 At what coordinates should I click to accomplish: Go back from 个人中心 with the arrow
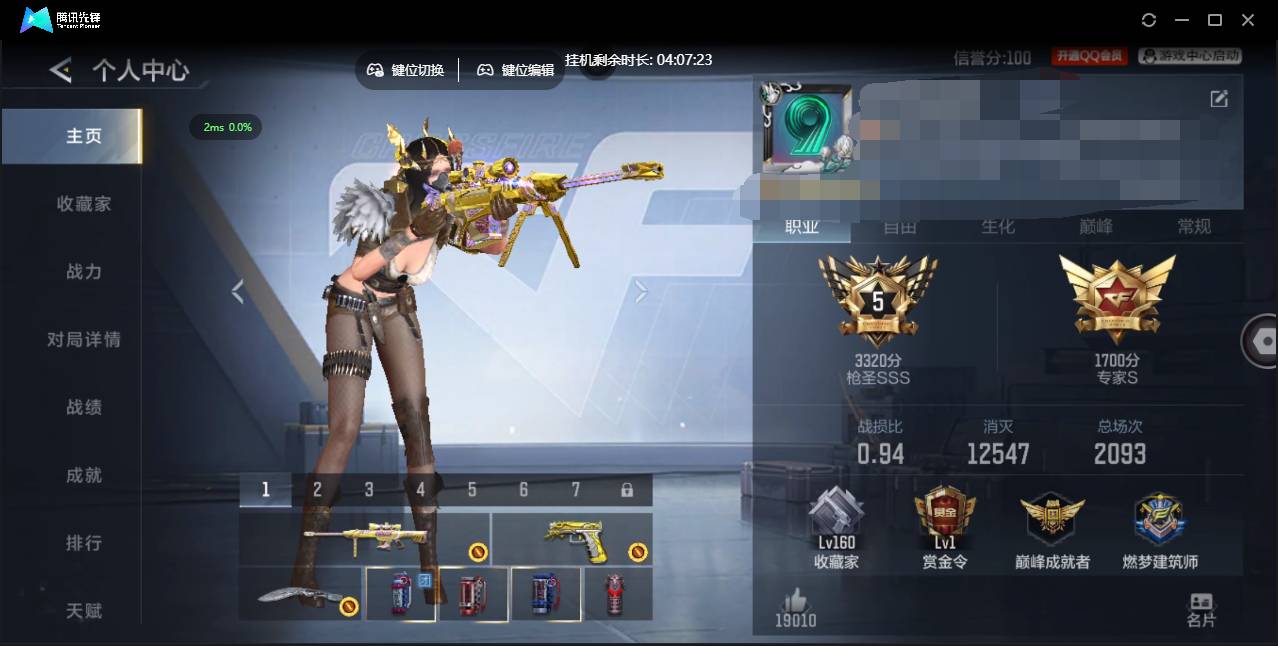[x=61, y=70]
